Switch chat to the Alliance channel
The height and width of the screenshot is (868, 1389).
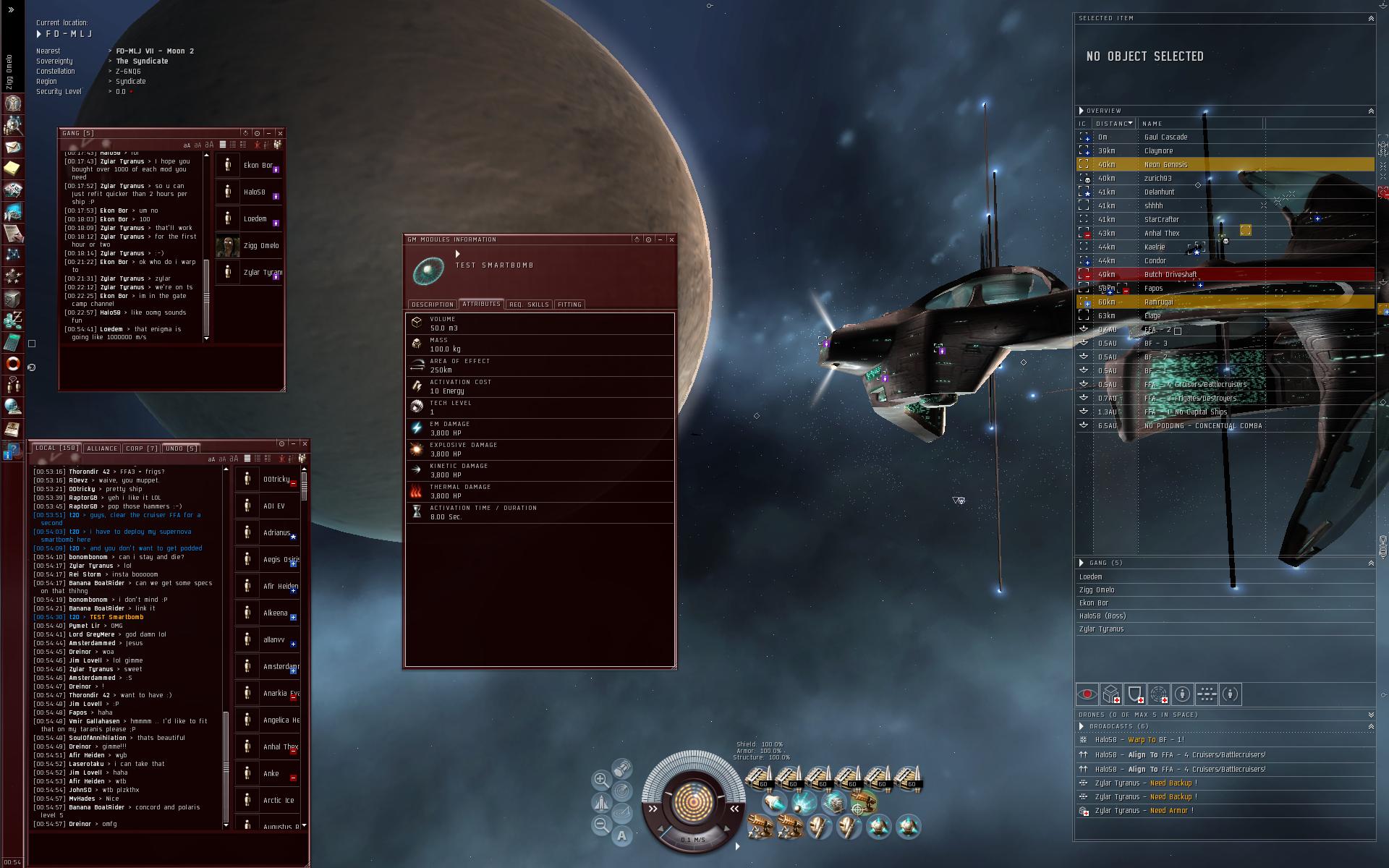pos(102,448)
